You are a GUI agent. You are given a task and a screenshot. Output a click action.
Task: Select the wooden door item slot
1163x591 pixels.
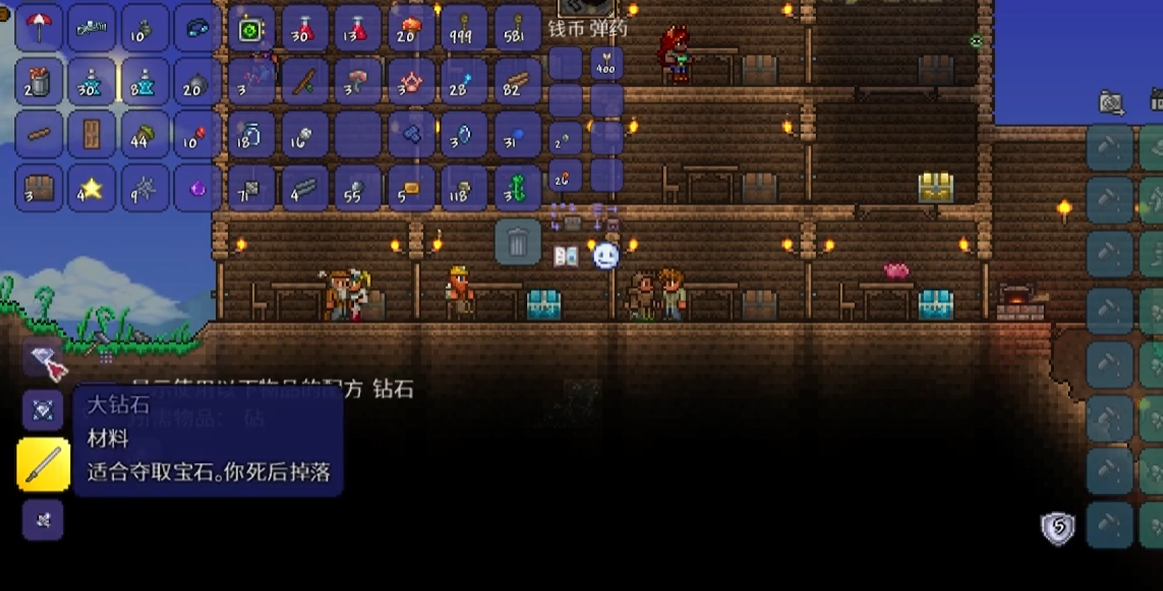pyautogui.click(x=92, y=134)
